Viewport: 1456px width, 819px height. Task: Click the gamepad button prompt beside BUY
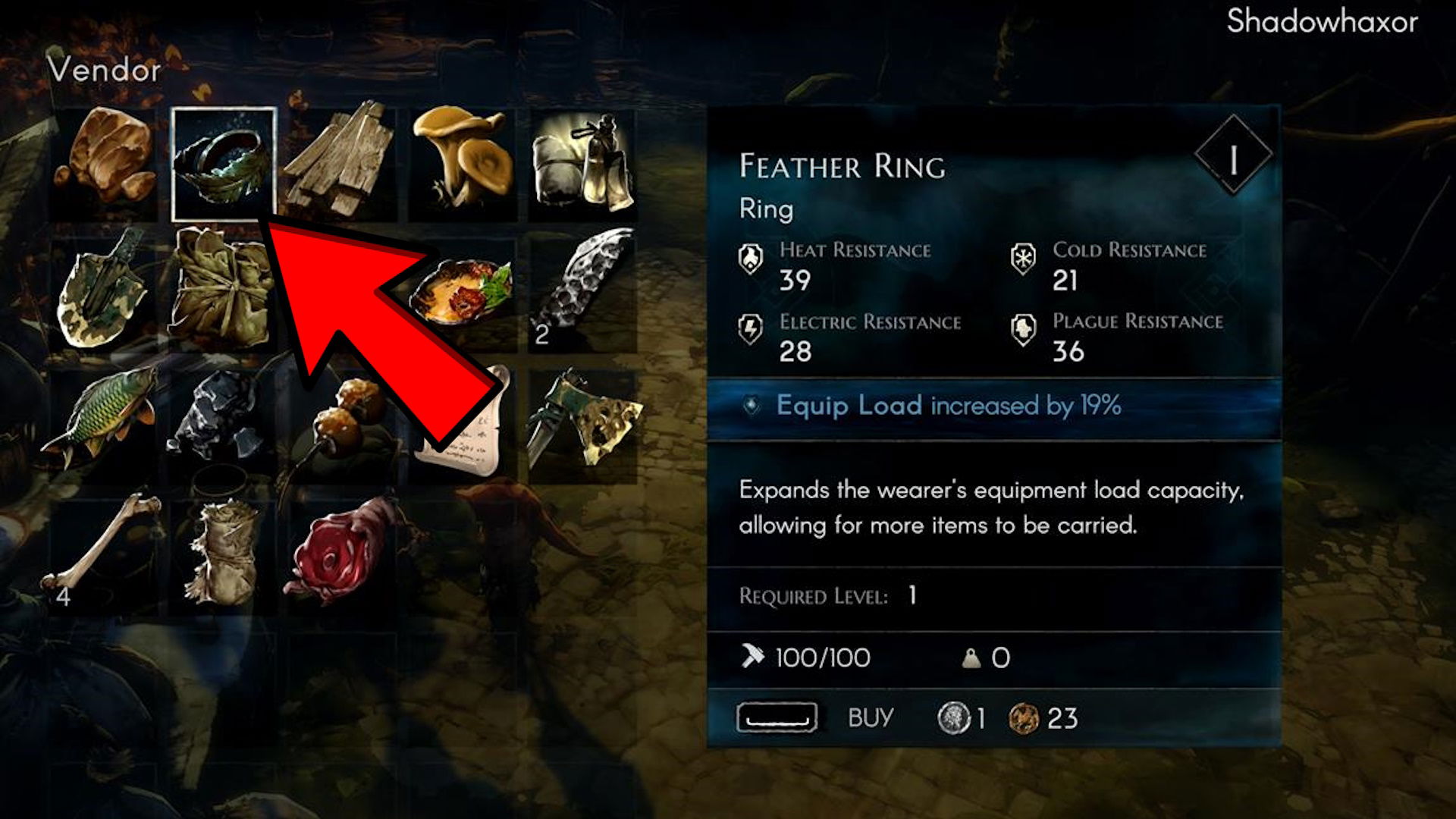tap(777, 718)
